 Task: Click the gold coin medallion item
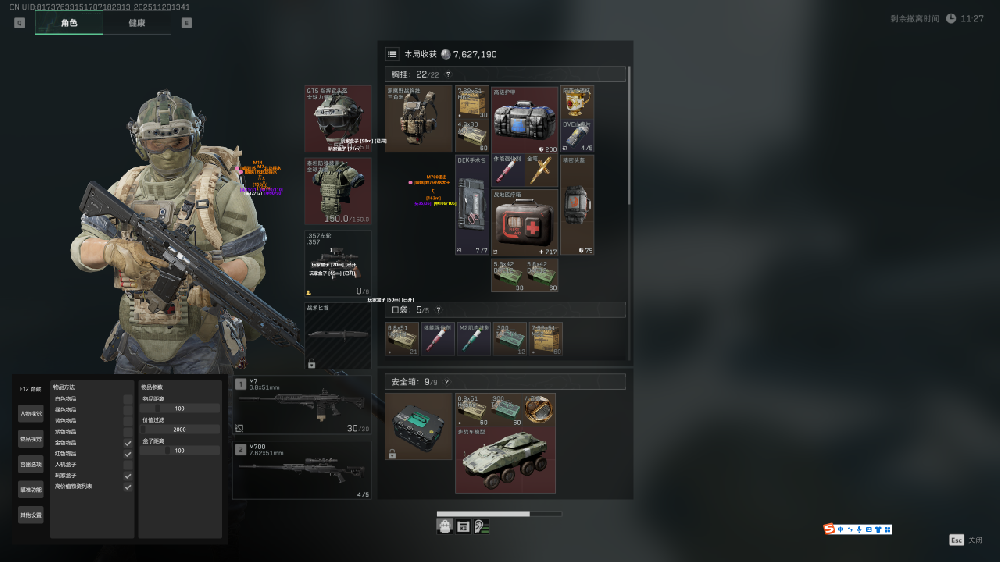[x=541, y=409]
